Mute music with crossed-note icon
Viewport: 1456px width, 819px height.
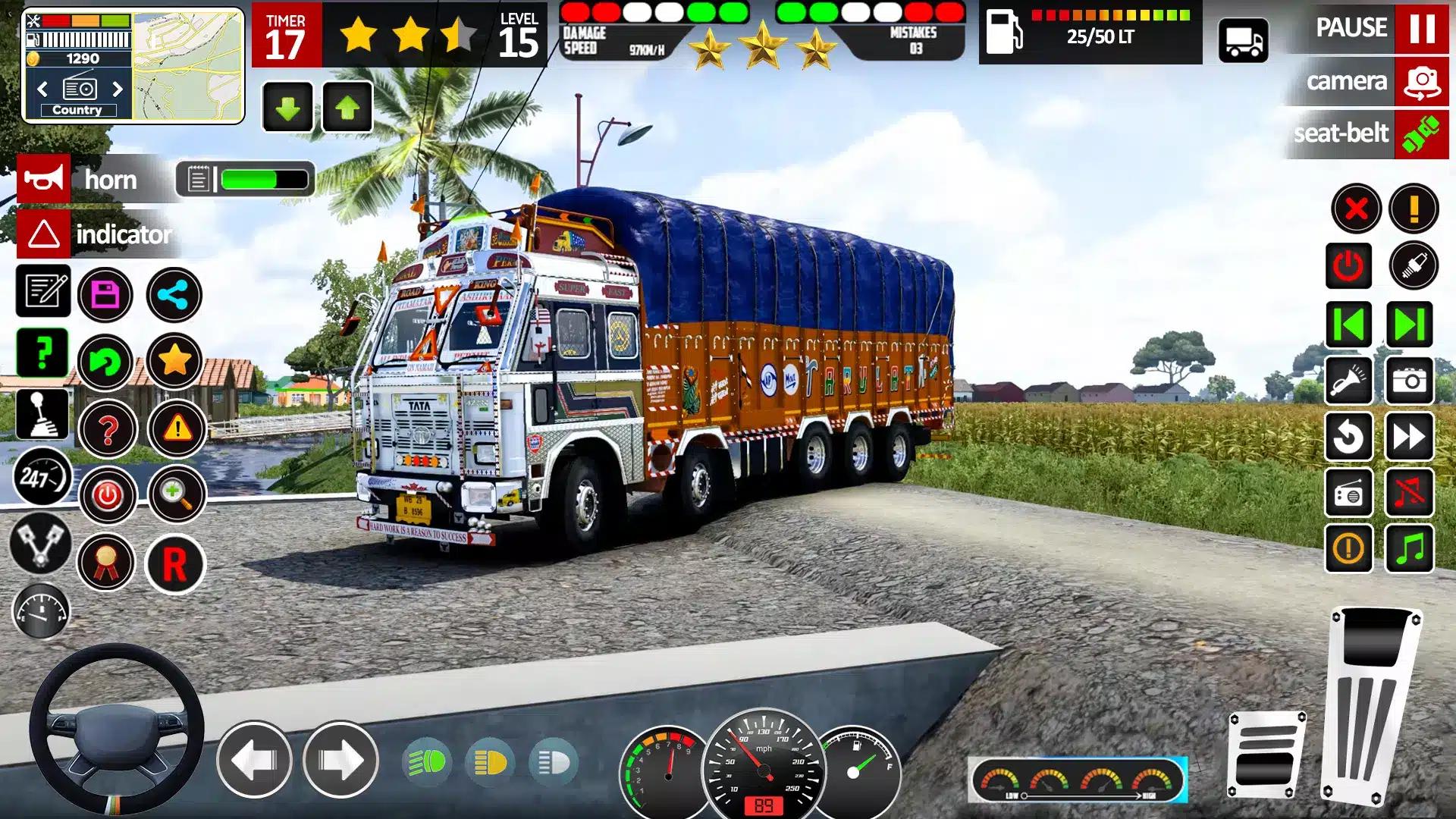pyautogui.click(x=1409, y=493)
